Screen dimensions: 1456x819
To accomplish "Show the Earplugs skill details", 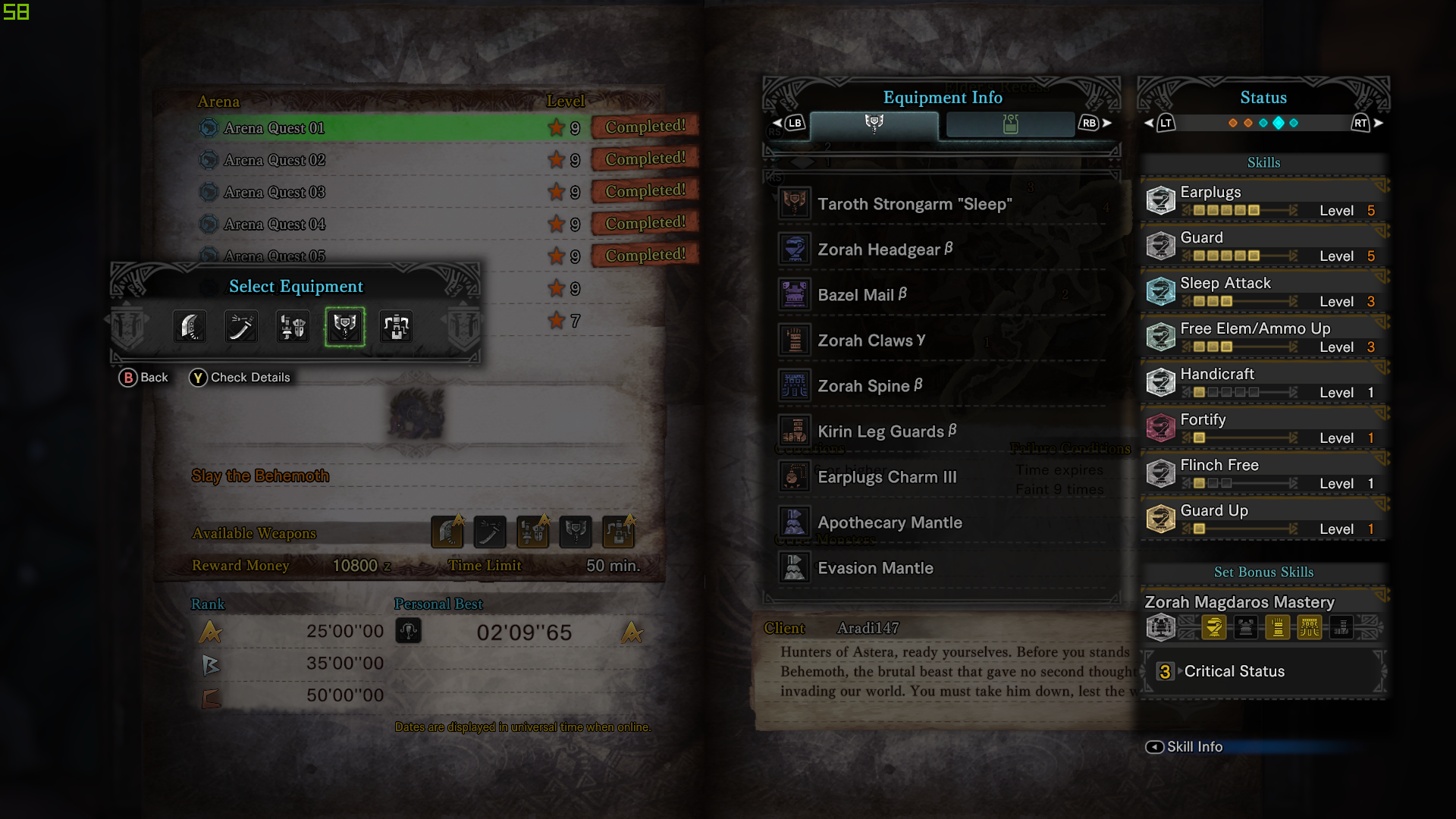I will pos(1263,201).
